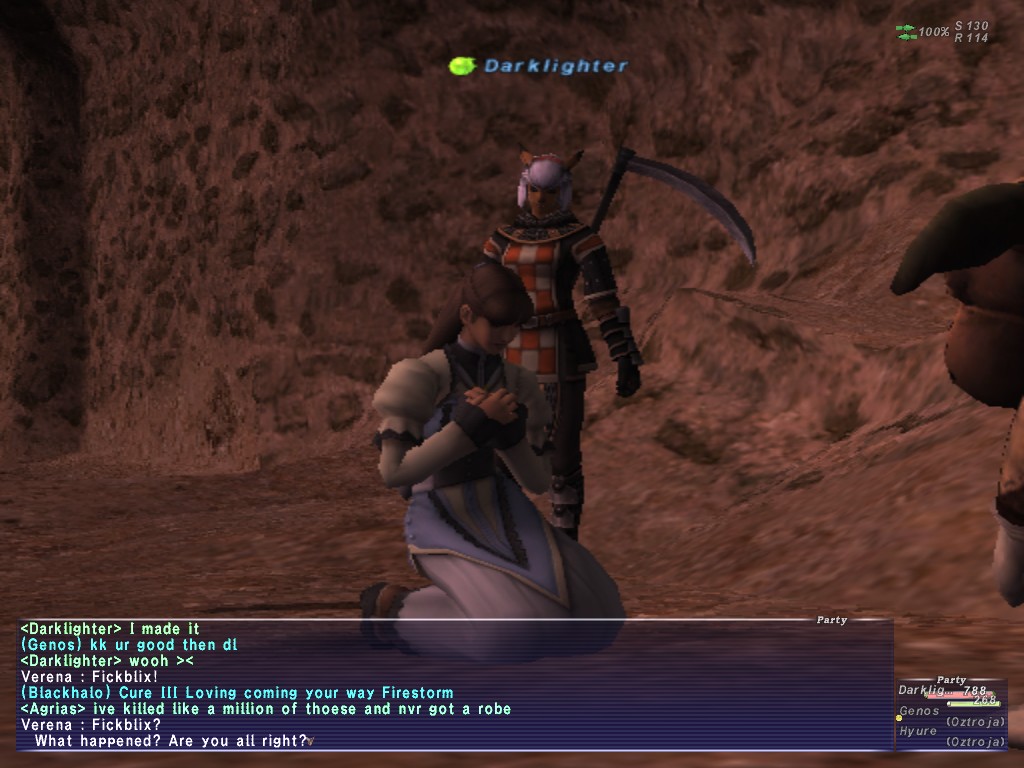Select Darklighter in the party list

[x=922, y=691]
